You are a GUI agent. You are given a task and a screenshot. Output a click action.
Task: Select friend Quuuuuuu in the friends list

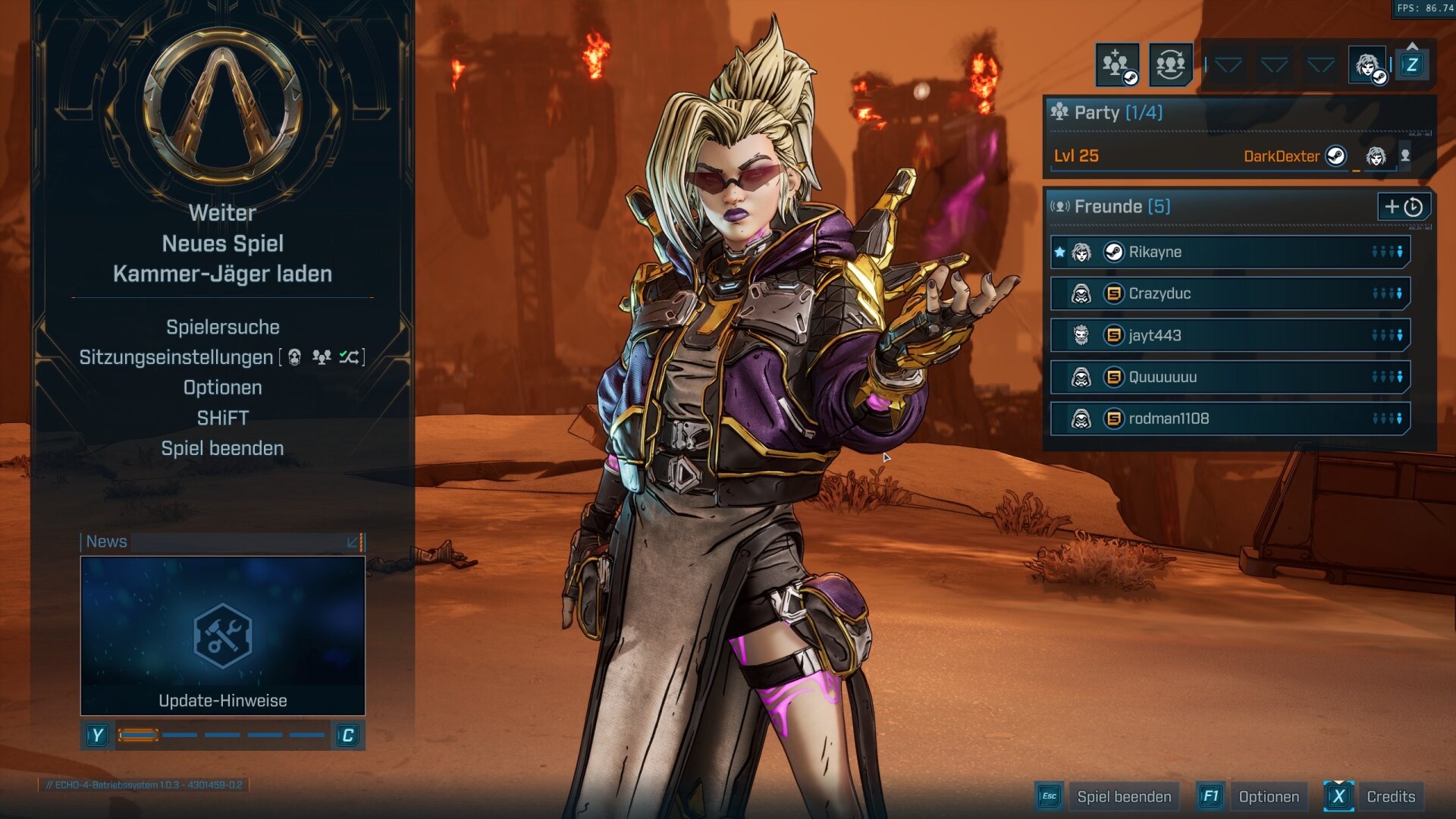tap(1228, 377)
